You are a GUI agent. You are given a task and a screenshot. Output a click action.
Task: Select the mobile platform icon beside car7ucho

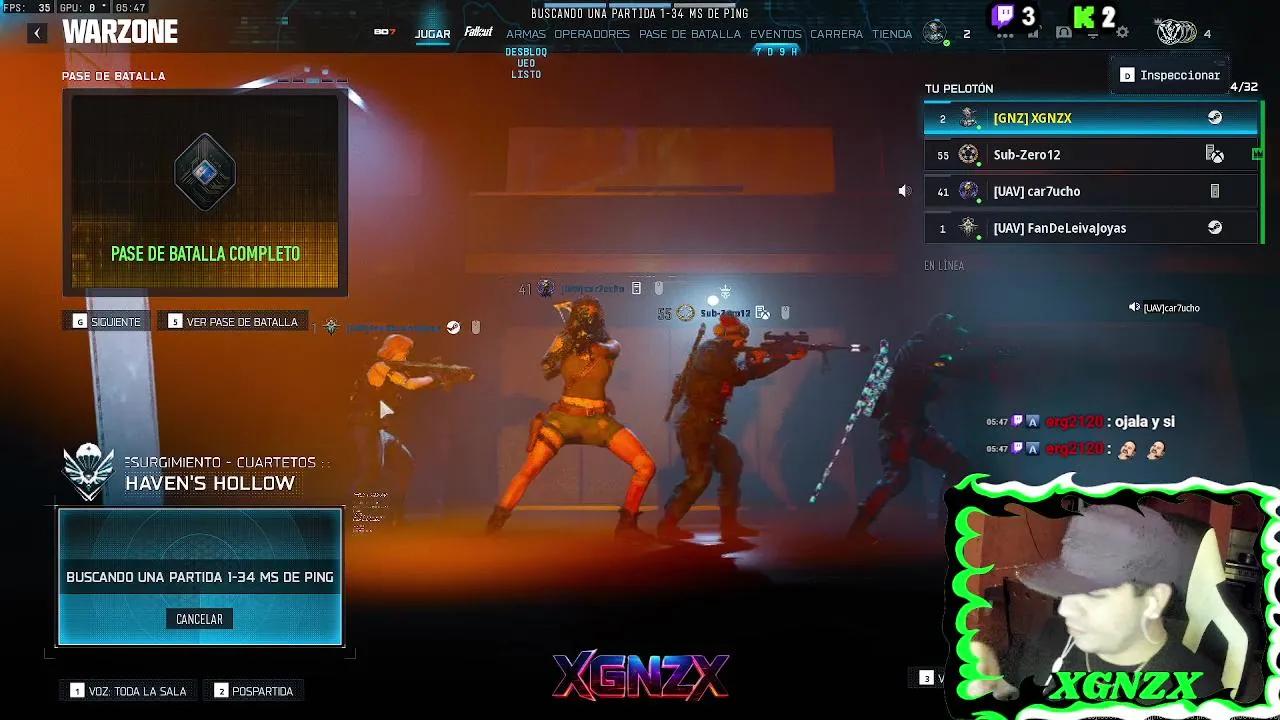[1216, 190]
